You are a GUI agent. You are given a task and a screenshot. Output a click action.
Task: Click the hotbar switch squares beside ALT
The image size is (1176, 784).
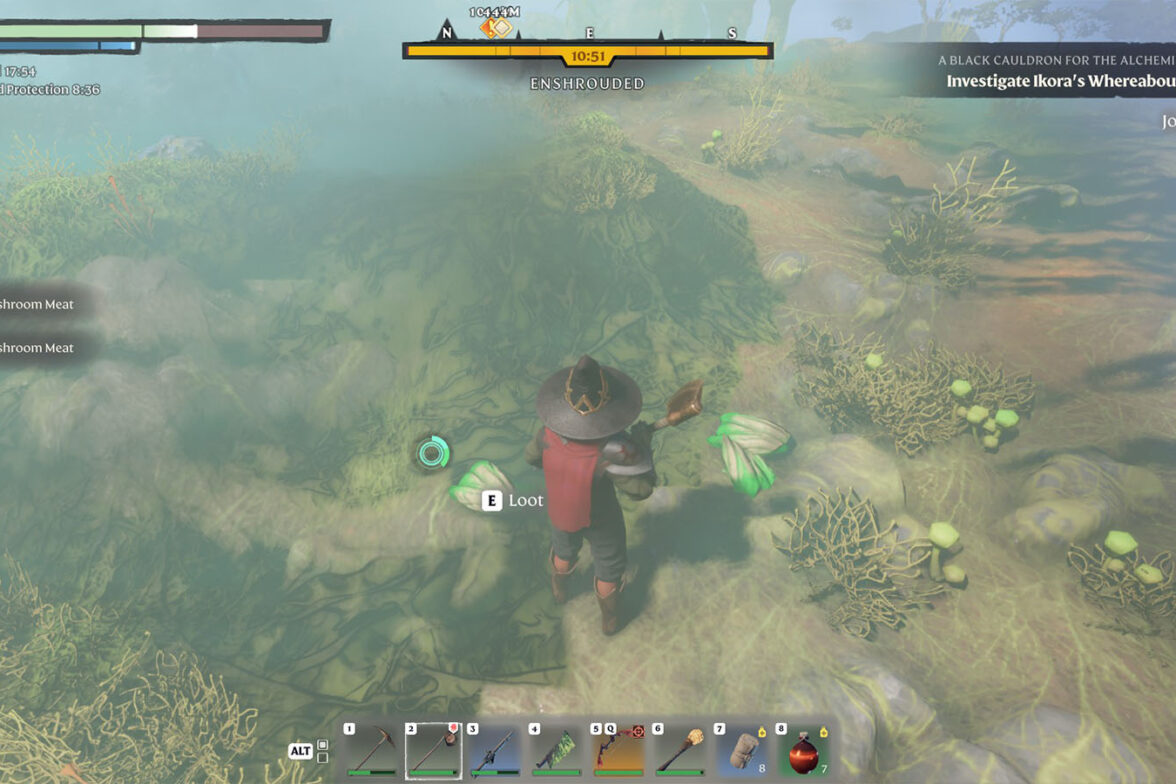point(322,750)
